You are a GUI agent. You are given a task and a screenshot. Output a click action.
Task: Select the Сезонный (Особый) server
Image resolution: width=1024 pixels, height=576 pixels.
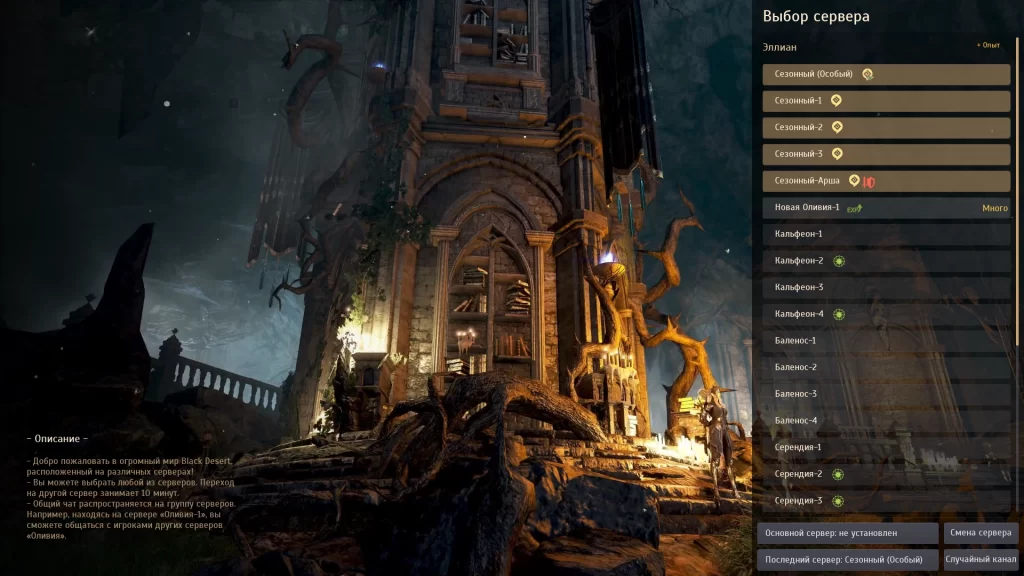pos(886,75)
